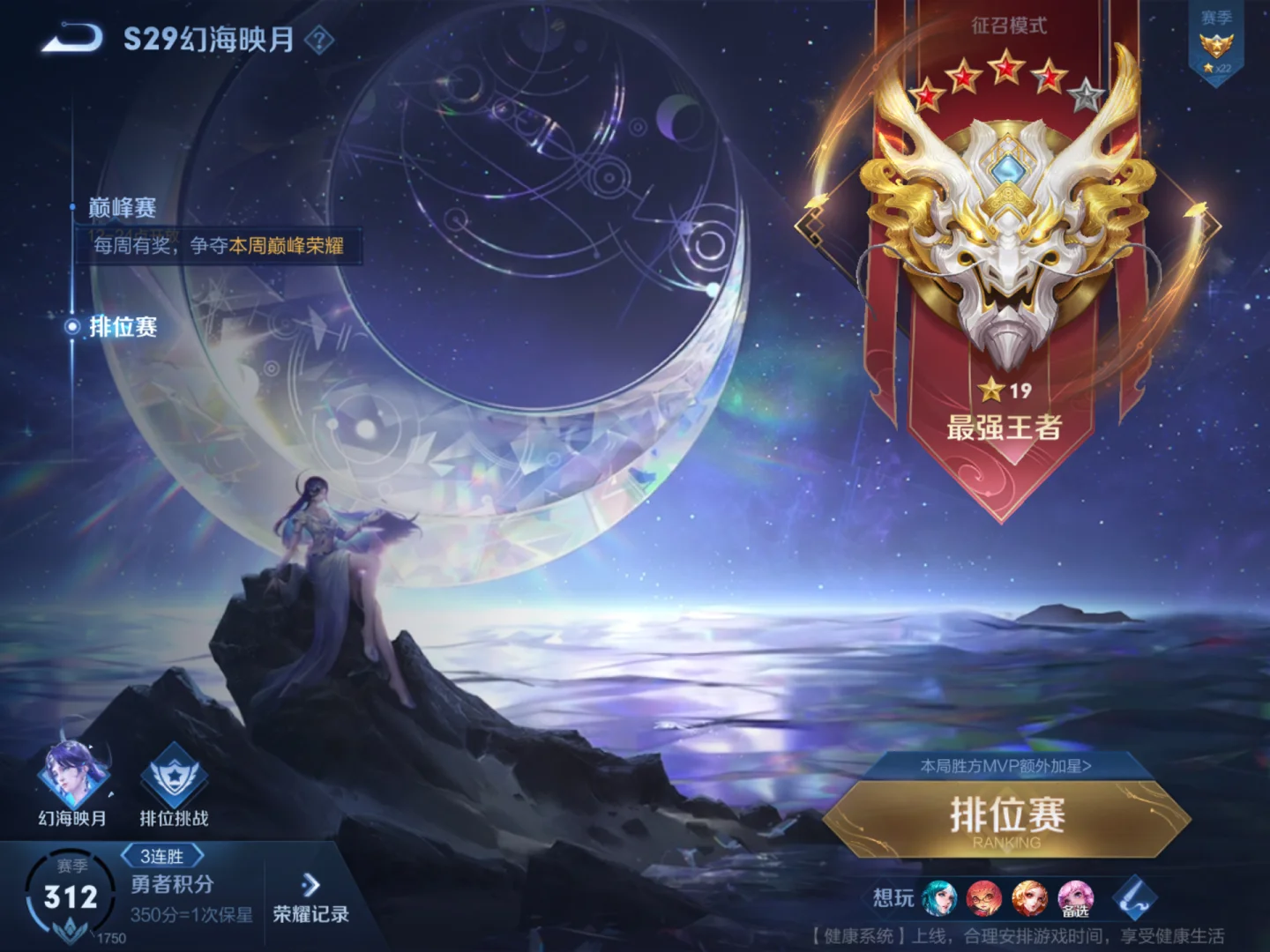This screenshot has height=952, width=1270.
Task: Click the 最强王者 rank title on the banner
Action: tap(1005, 429)
